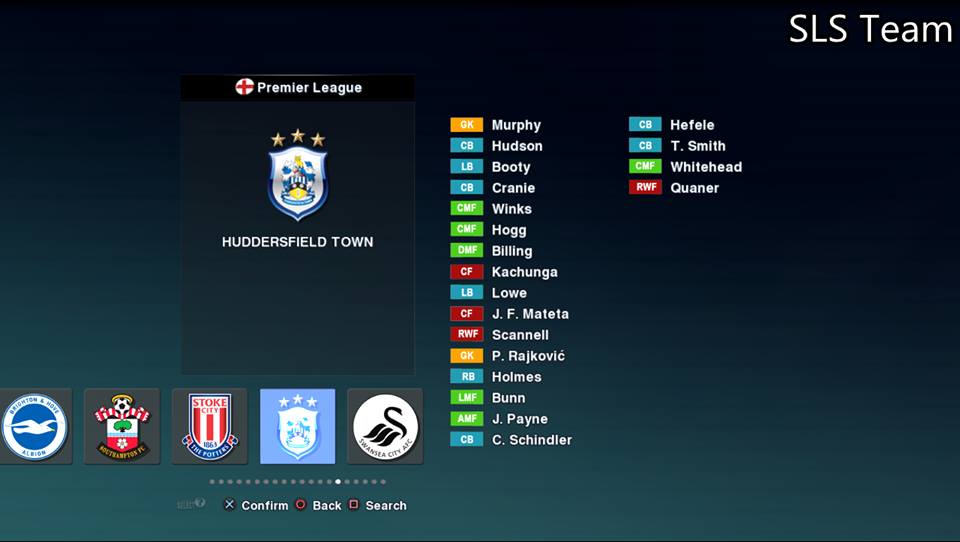Image resolution: width=960 pixels, height=542 pixels.
Task: Choose J. F. Mateta from the squad
Action: click(x=529, y=314)
